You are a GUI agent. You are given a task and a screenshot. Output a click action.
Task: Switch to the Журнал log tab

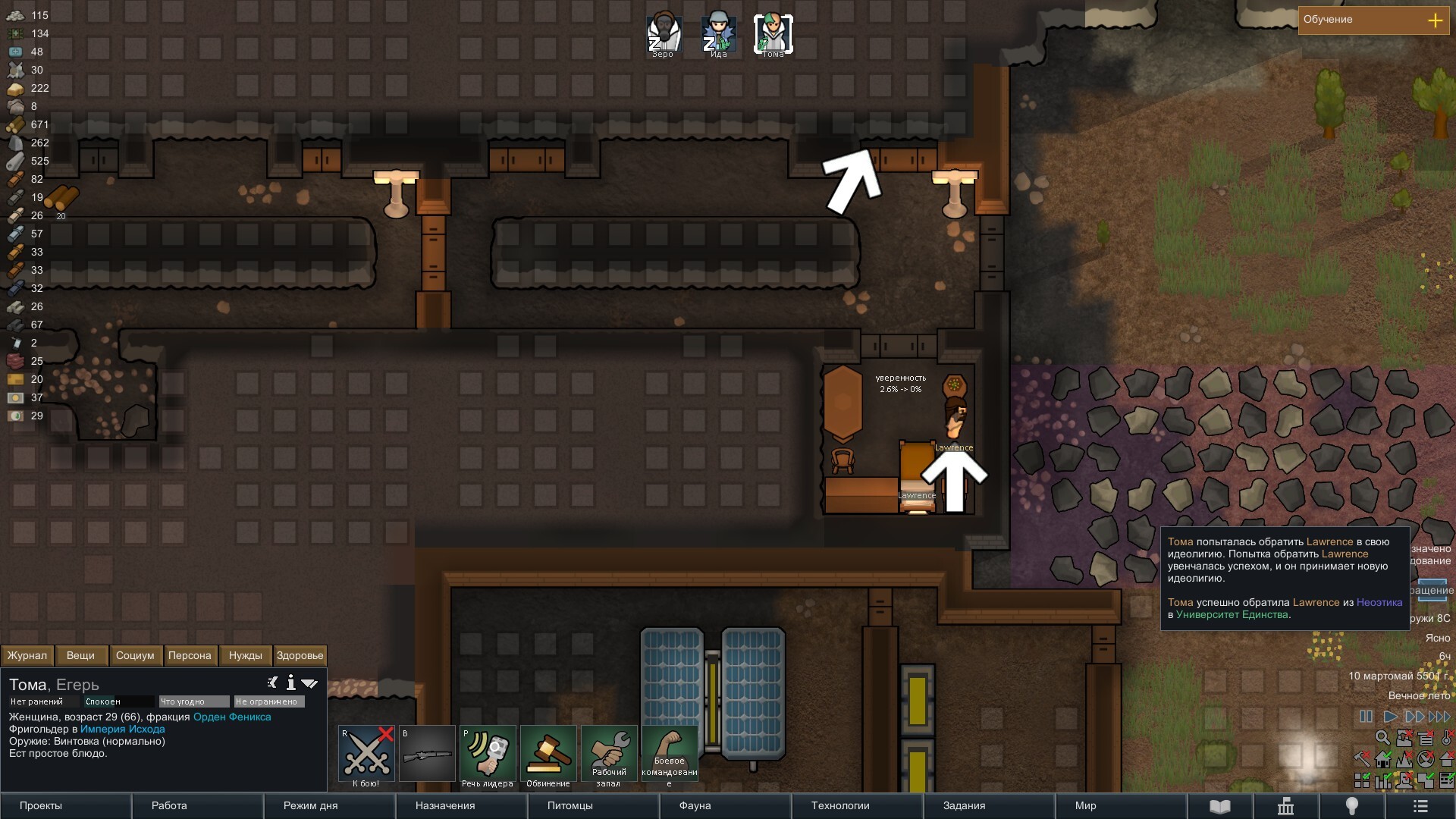click(27, 656)
